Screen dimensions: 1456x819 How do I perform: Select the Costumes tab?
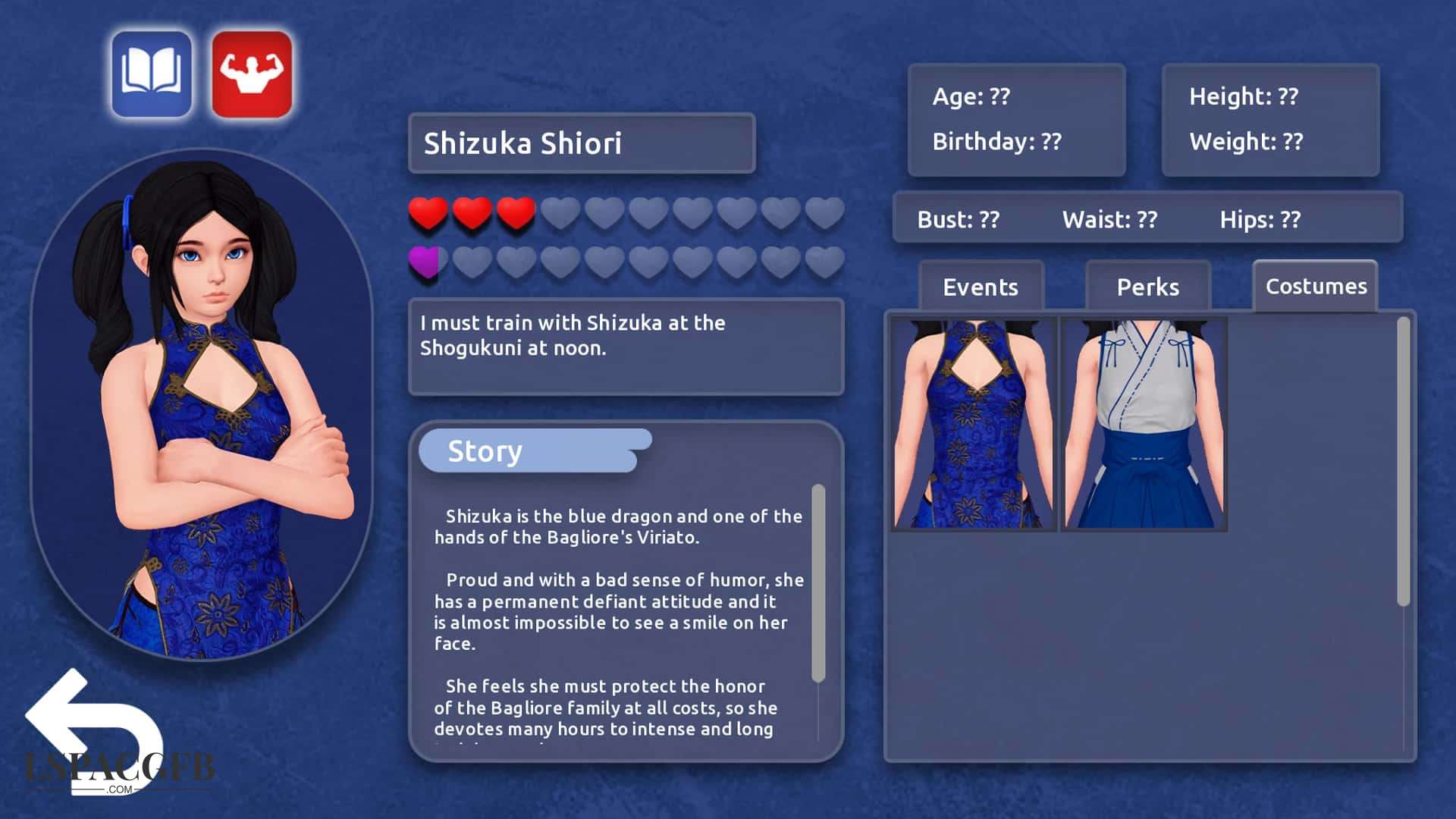[1316, 286]
